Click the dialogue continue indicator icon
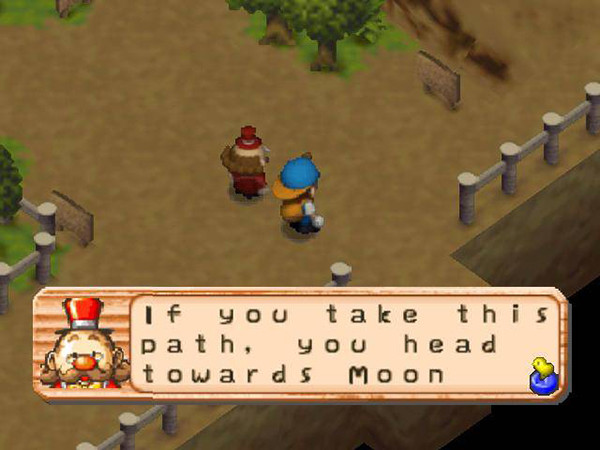600x450 pixels. (x=544, y=375)
